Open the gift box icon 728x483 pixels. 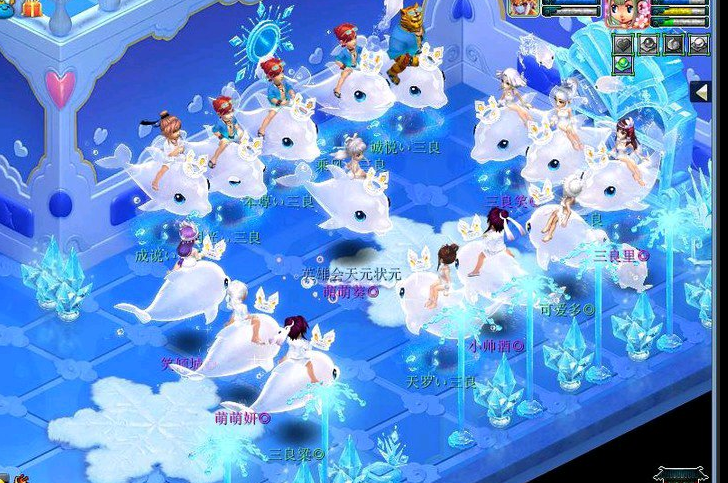[x=30, y=7]
